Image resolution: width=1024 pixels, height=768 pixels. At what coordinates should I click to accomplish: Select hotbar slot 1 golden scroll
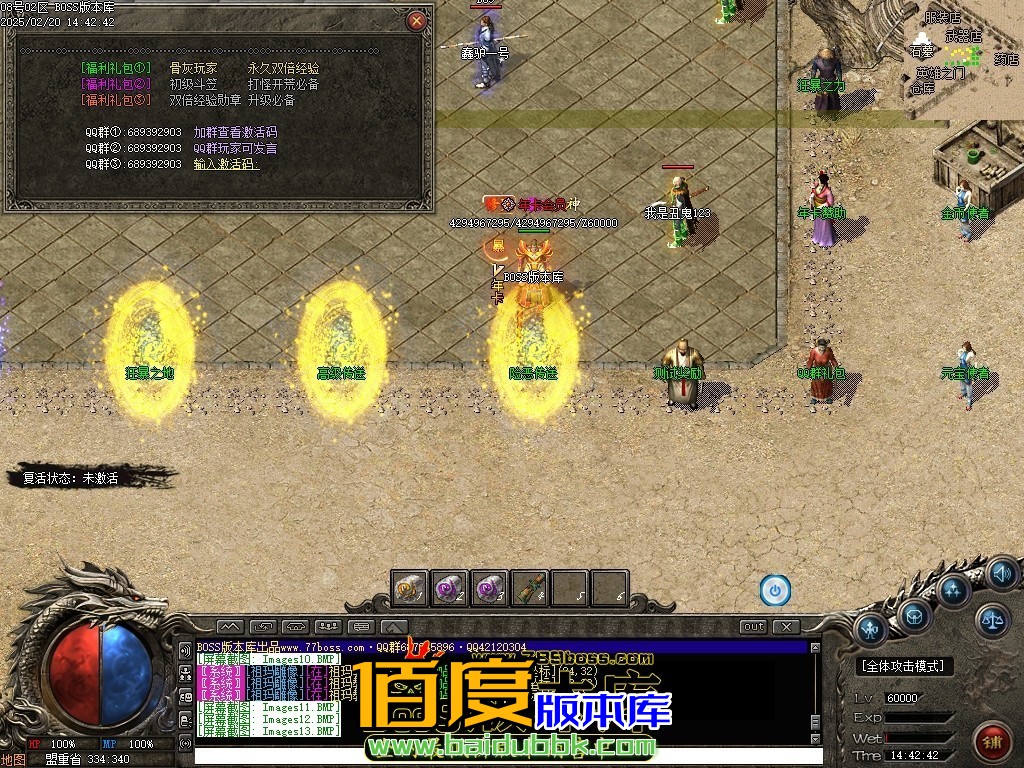(410, 588)
